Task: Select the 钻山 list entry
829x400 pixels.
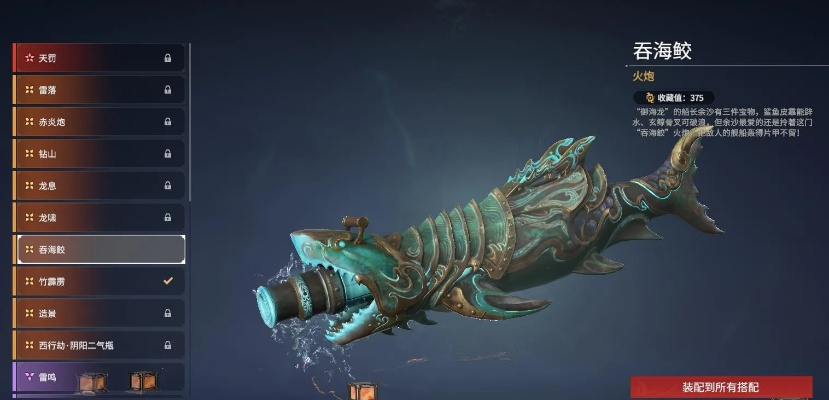Action: tap(98, 154)
